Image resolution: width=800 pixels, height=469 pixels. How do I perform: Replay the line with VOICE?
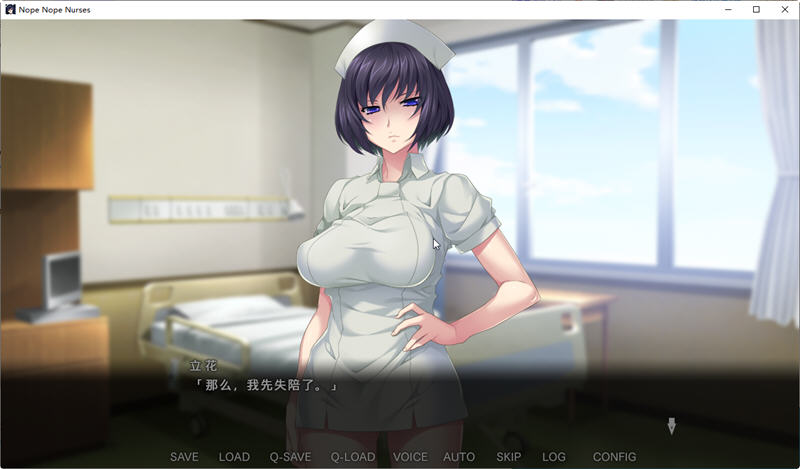(410, 457)
